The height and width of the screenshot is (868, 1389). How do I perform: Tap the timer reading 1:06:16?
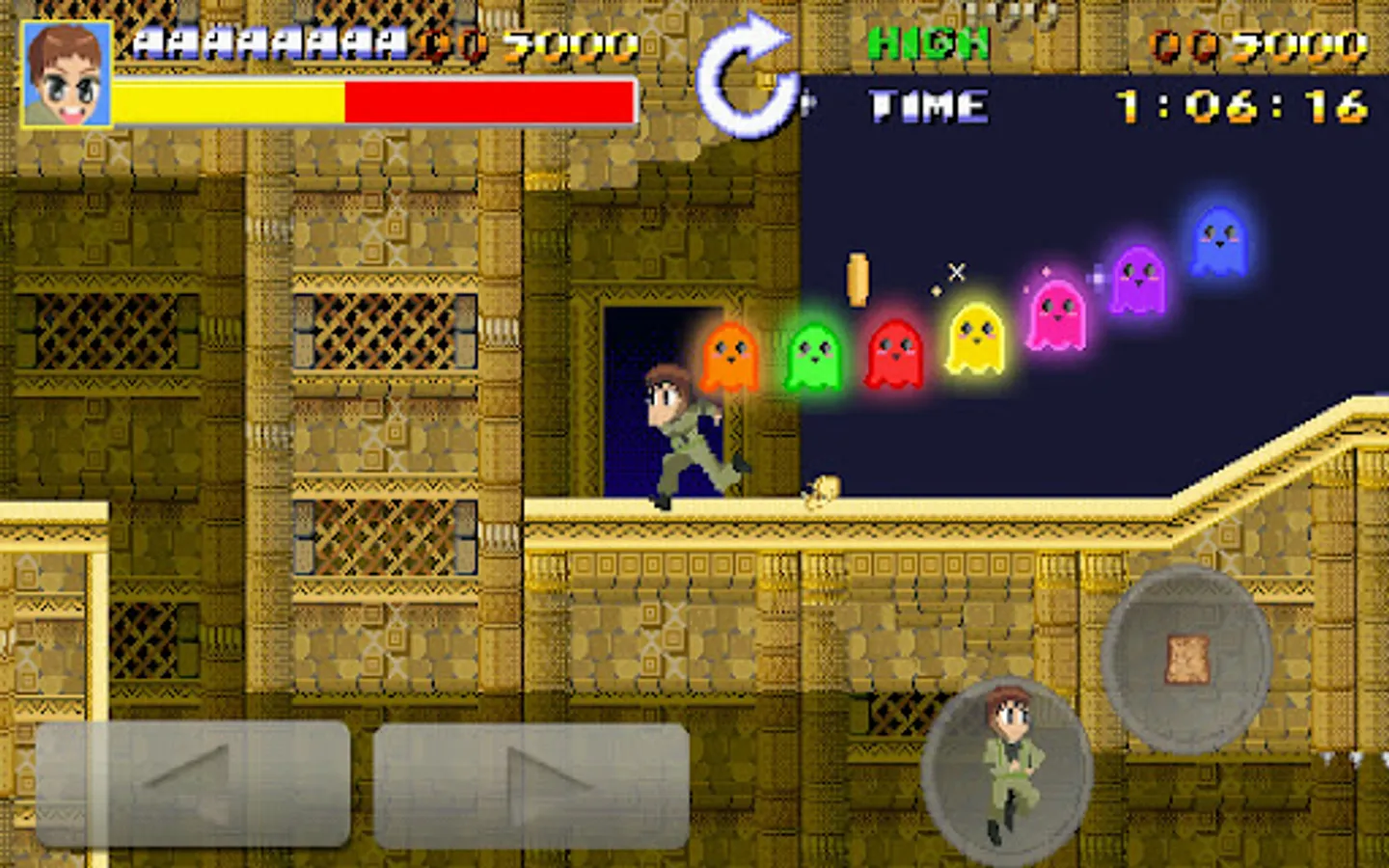1239,106
